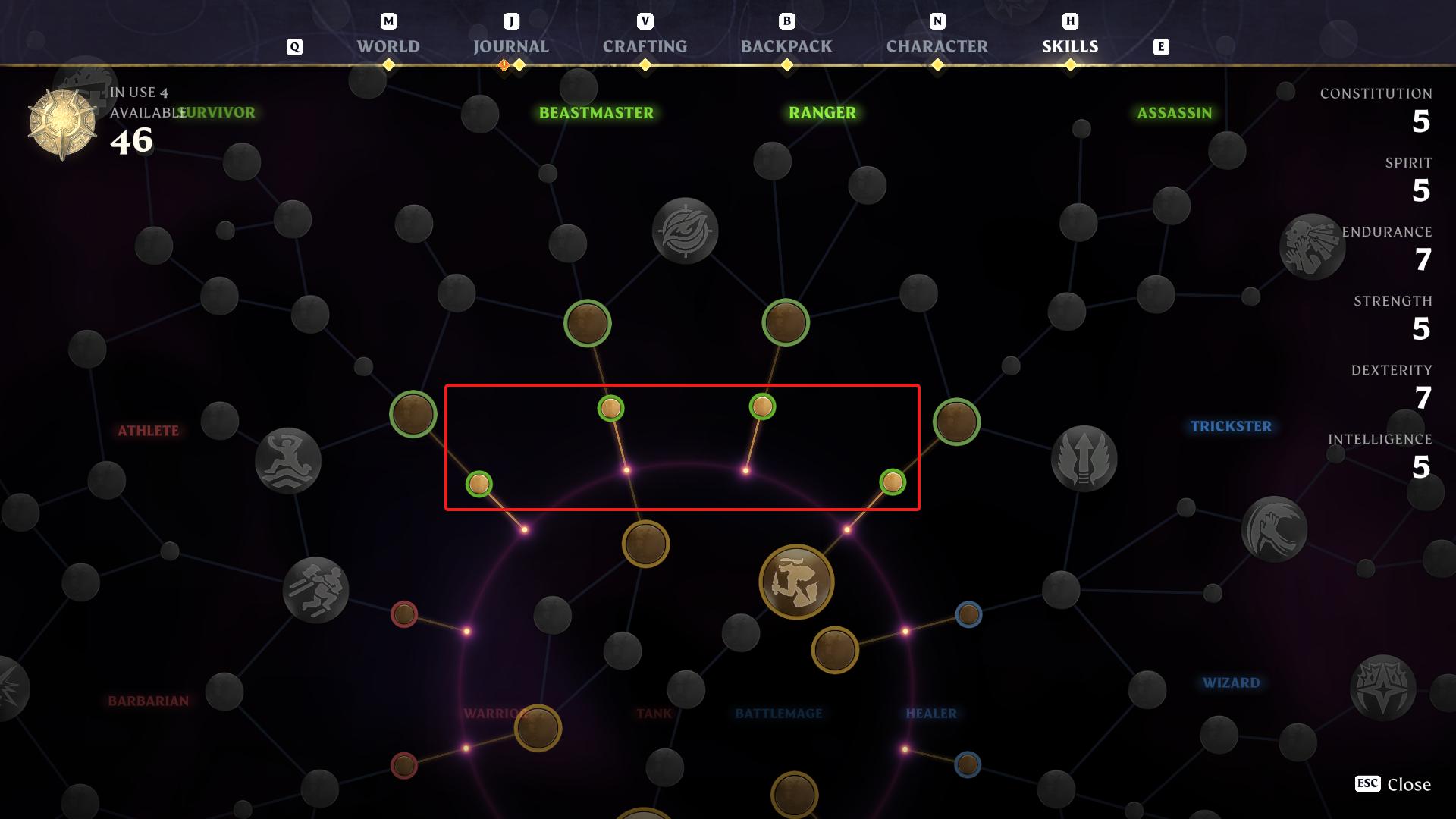Screen dimensions: 1456x819
Task: Open the Backpack tab
Action: point(786,47)
